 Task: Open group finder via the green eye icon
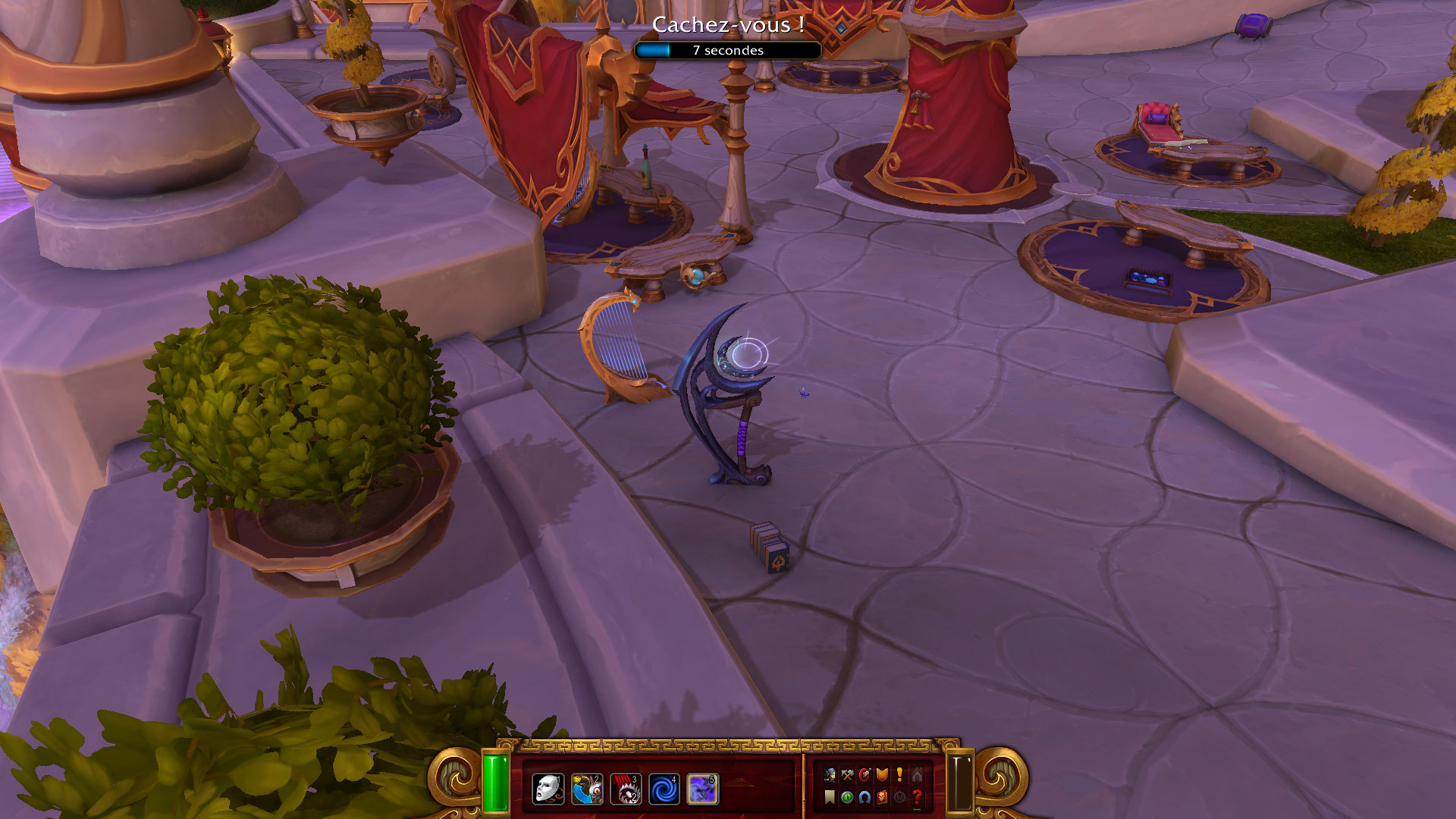coord(847,797)
